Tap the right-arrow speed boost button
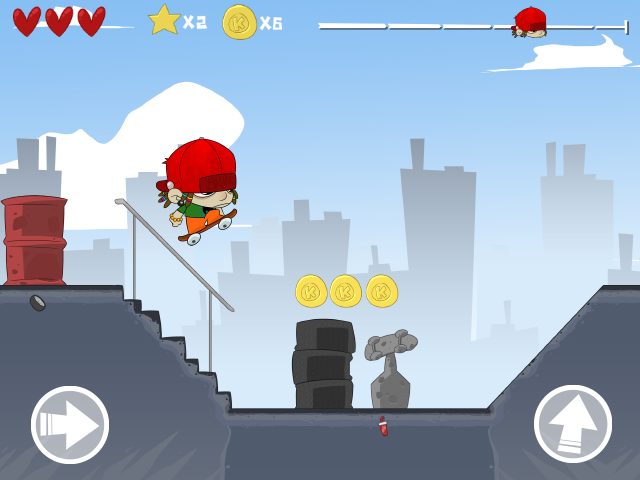 [x=70, y=425]
